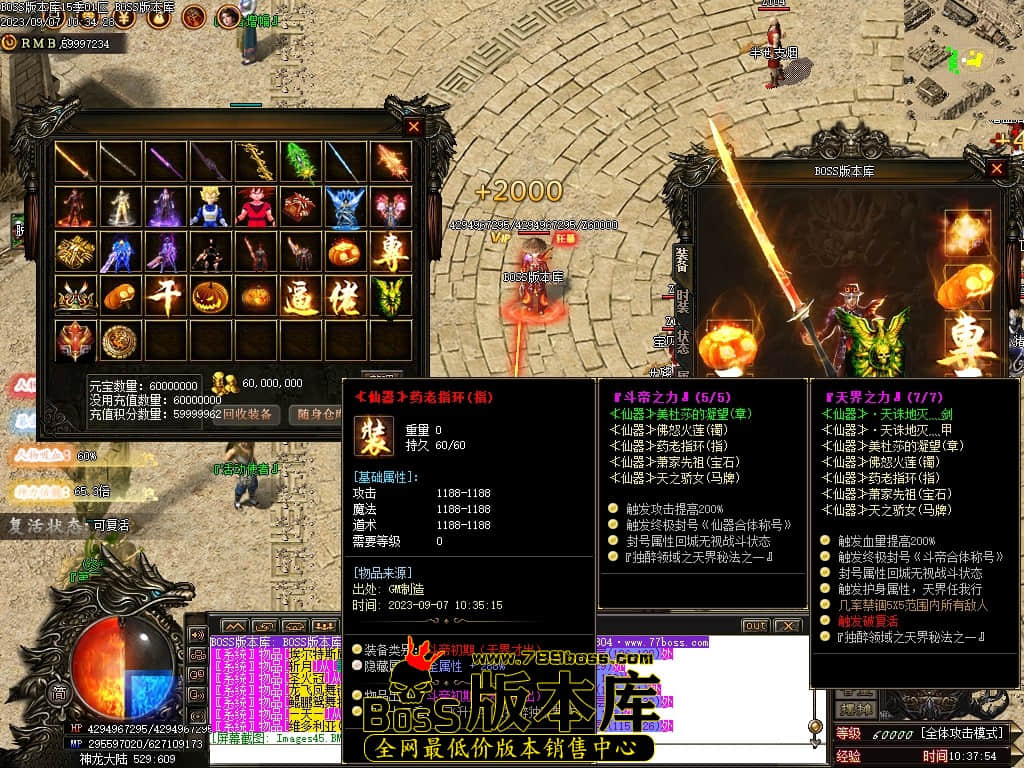This screenshot has height=768, width=1024.
Task: Select the red-haired Goku costume item
Action: [x=255, y=207]
